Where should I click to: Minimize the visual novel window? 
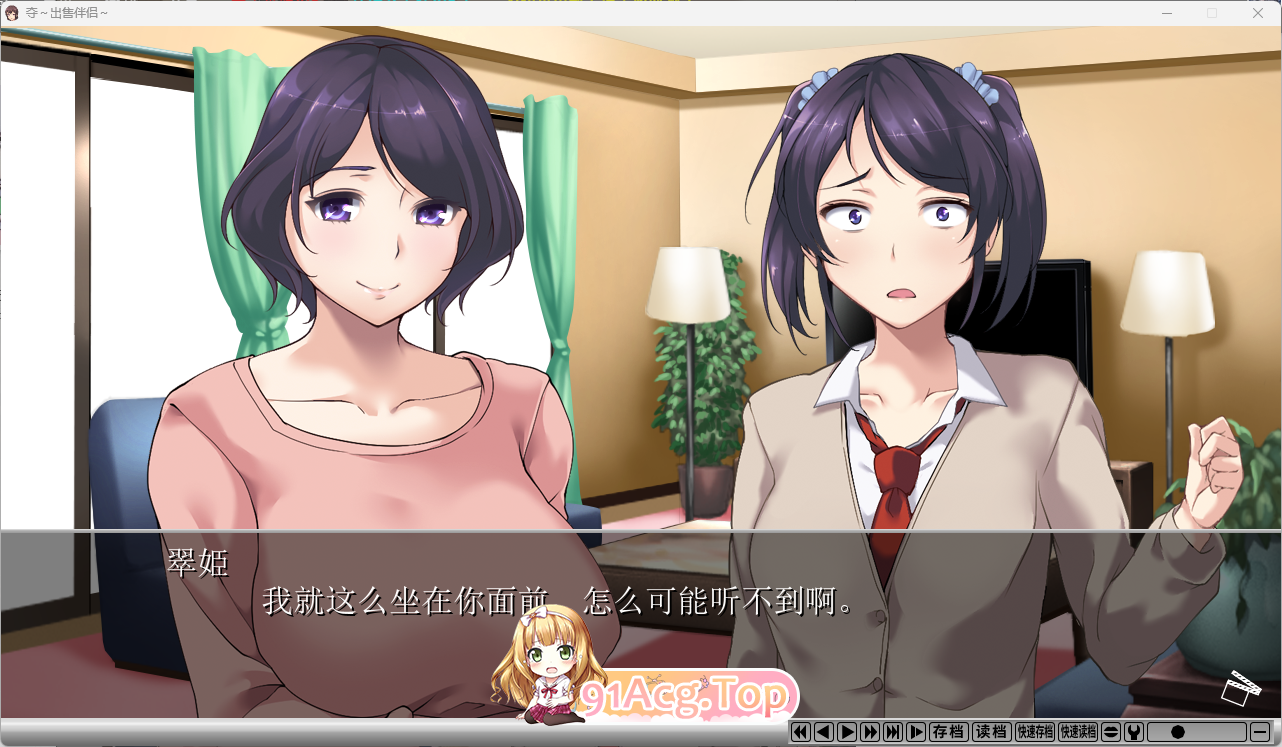[1166, 13]
